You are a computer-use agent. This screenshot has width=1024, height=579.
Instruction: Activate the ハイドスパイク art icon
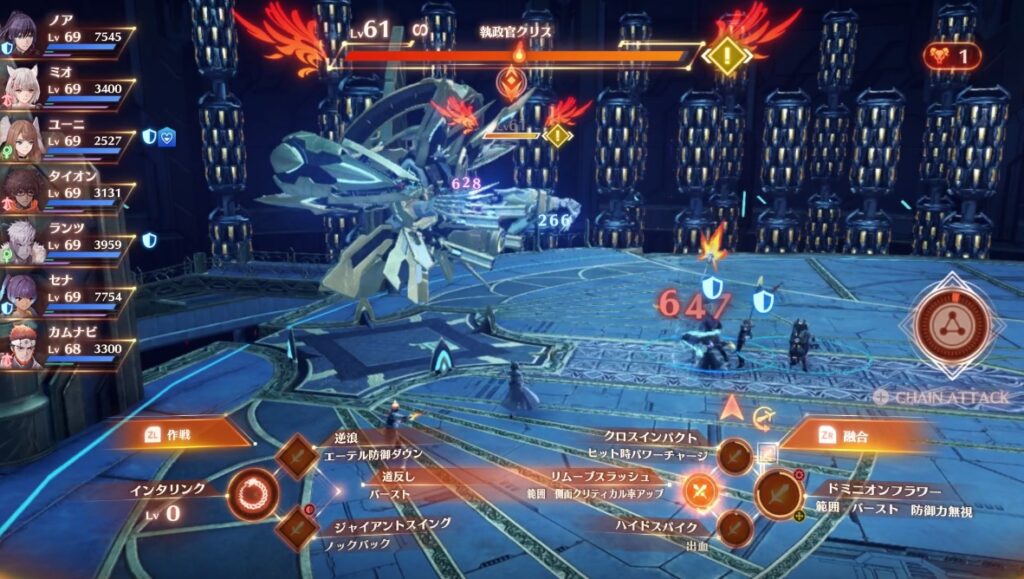tap(735, 527)
